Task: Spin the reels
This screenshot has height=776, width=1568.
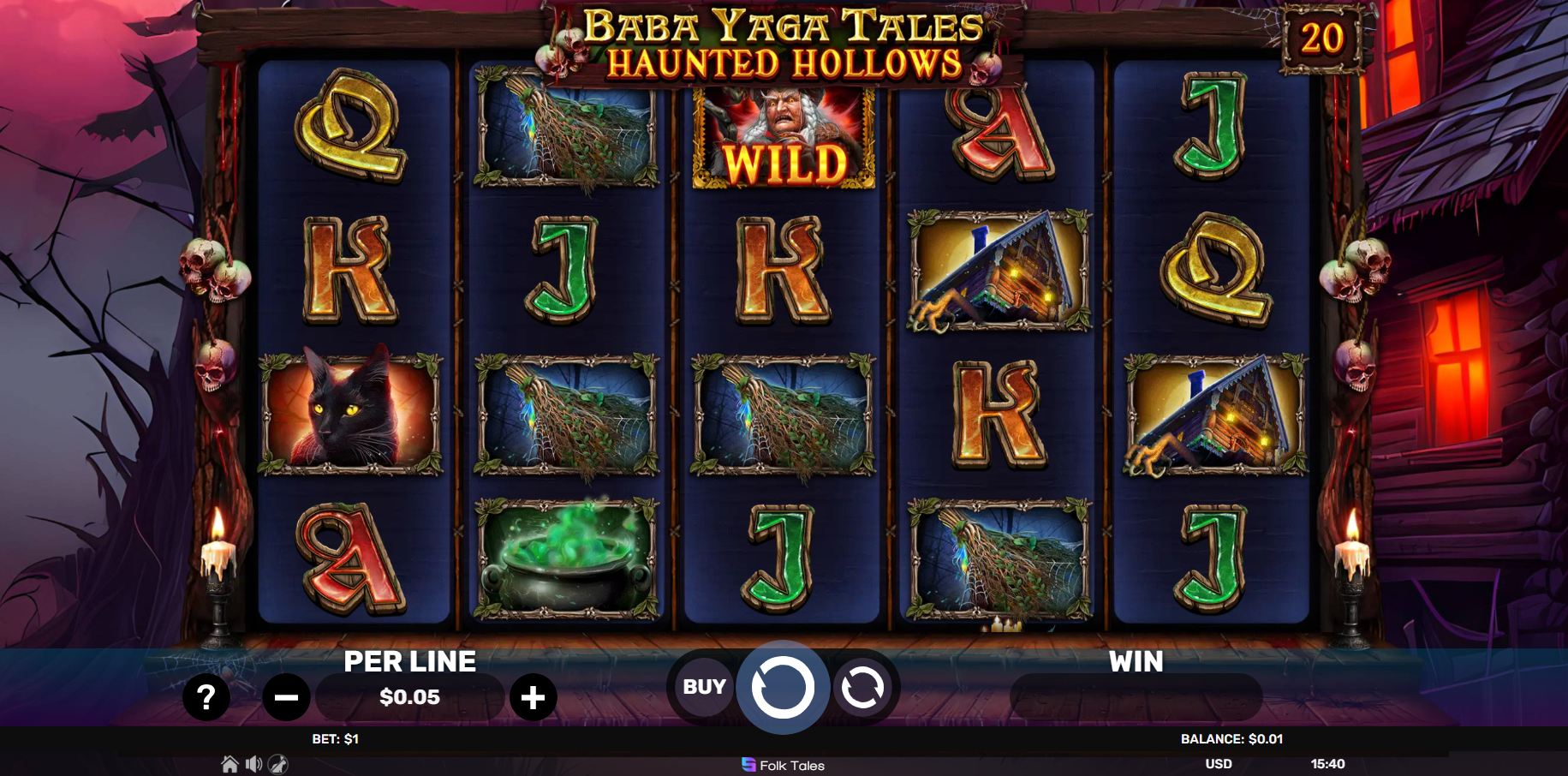Action: 783,687
